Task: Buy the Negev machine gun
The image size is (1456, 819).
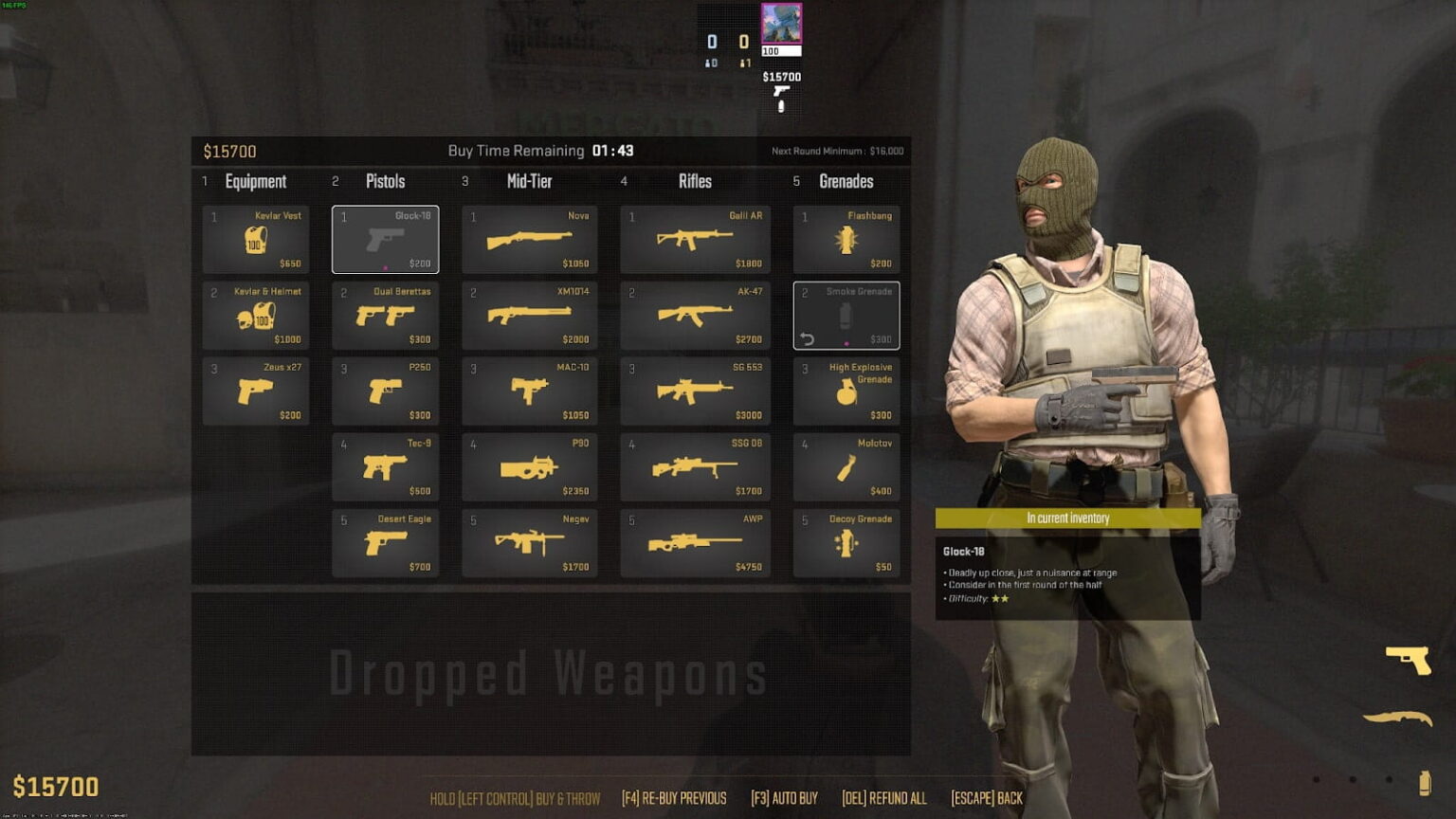Action: tap(530, 542)
